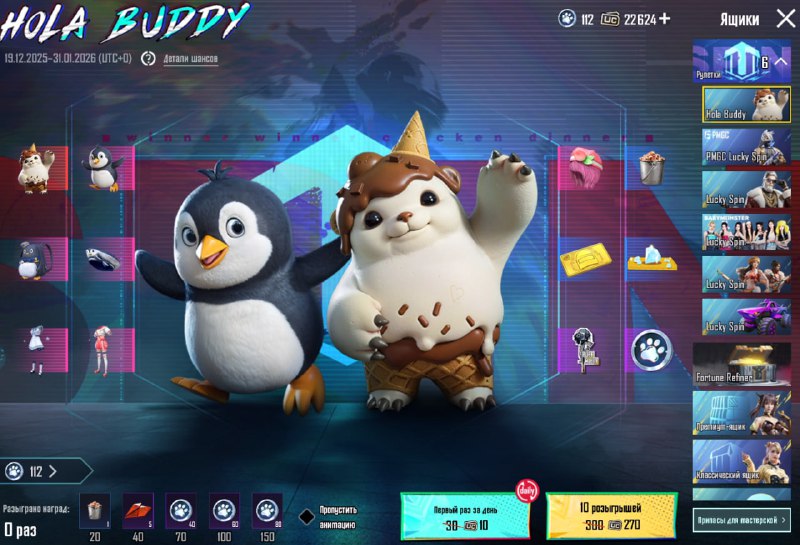Open the Premium crate entry
Screen dimensions: 800x545
click(x=741, y=412)
